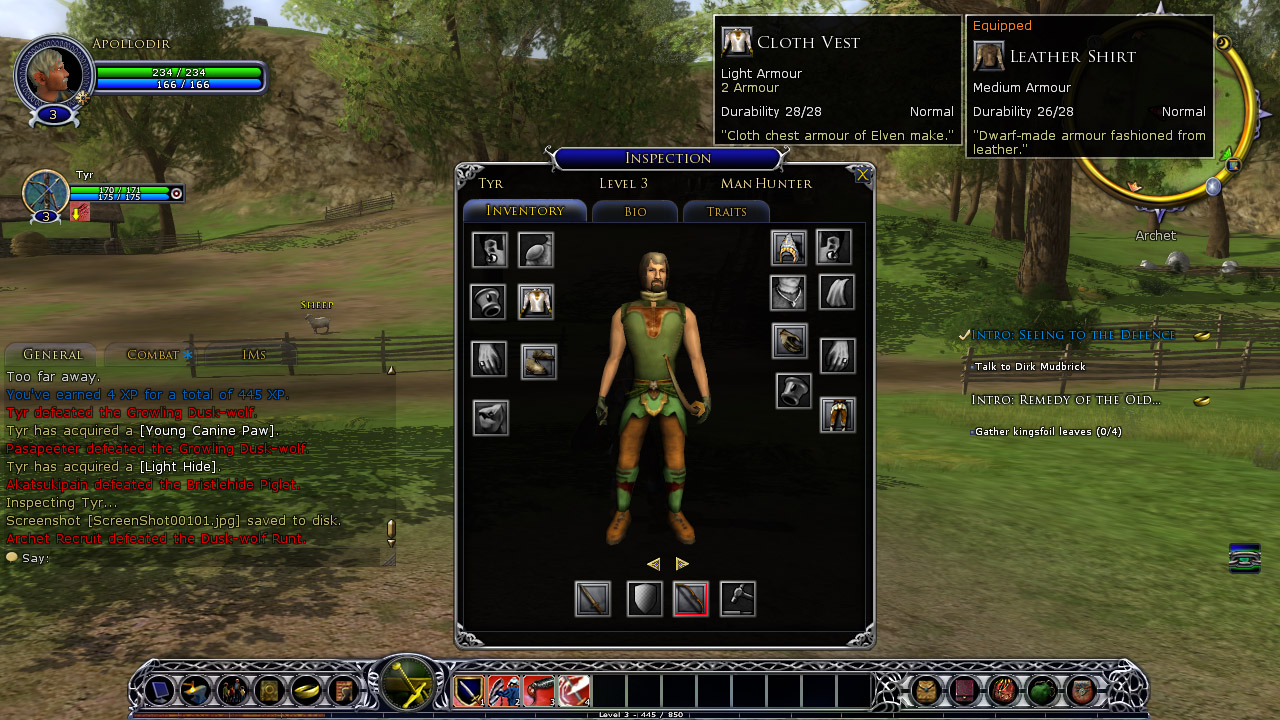The width and height of the screenshot is (1280, 720).
Task: Click the crossed swords auto-attack button
Action: [407, 685]
